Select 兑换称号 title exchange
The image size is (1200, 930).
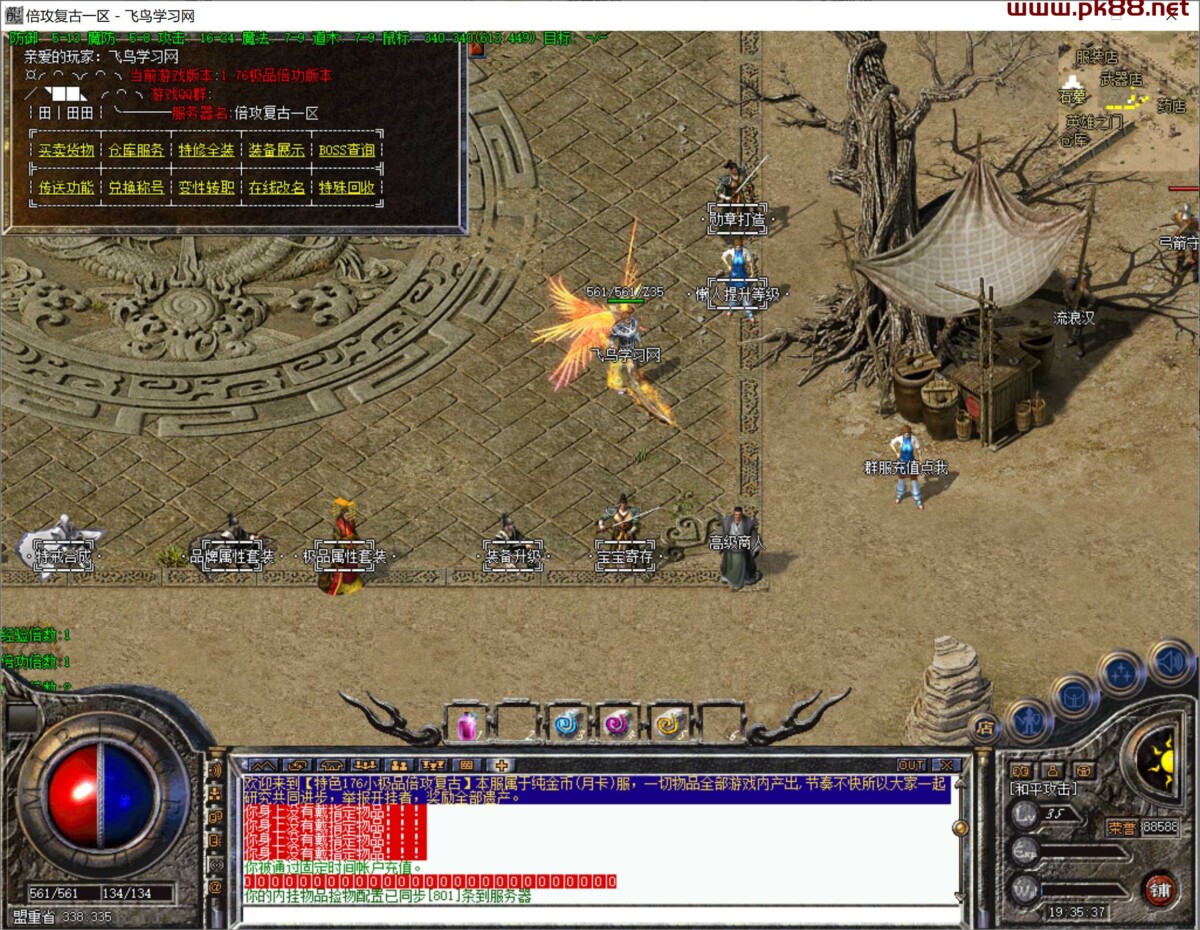pos(136,188)
